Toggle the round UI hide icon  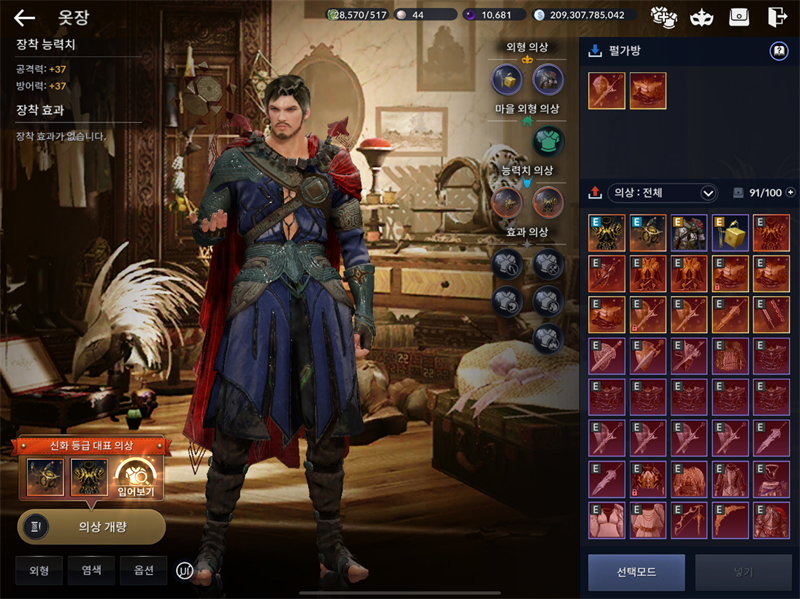pyautogui.click(x=185, y=570)
